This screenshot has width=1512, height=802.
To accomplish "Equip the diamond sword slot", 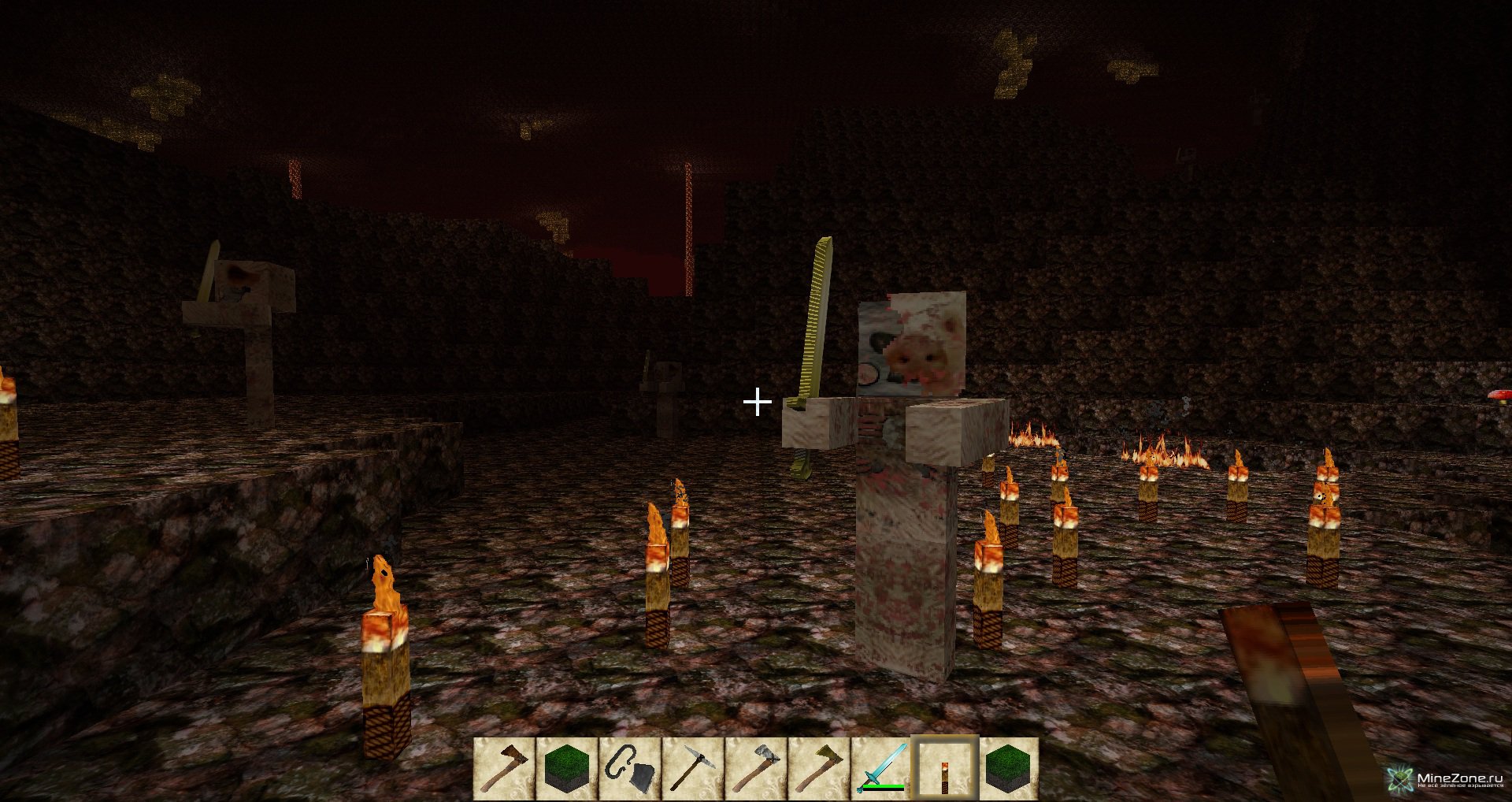I will point(882,767).
